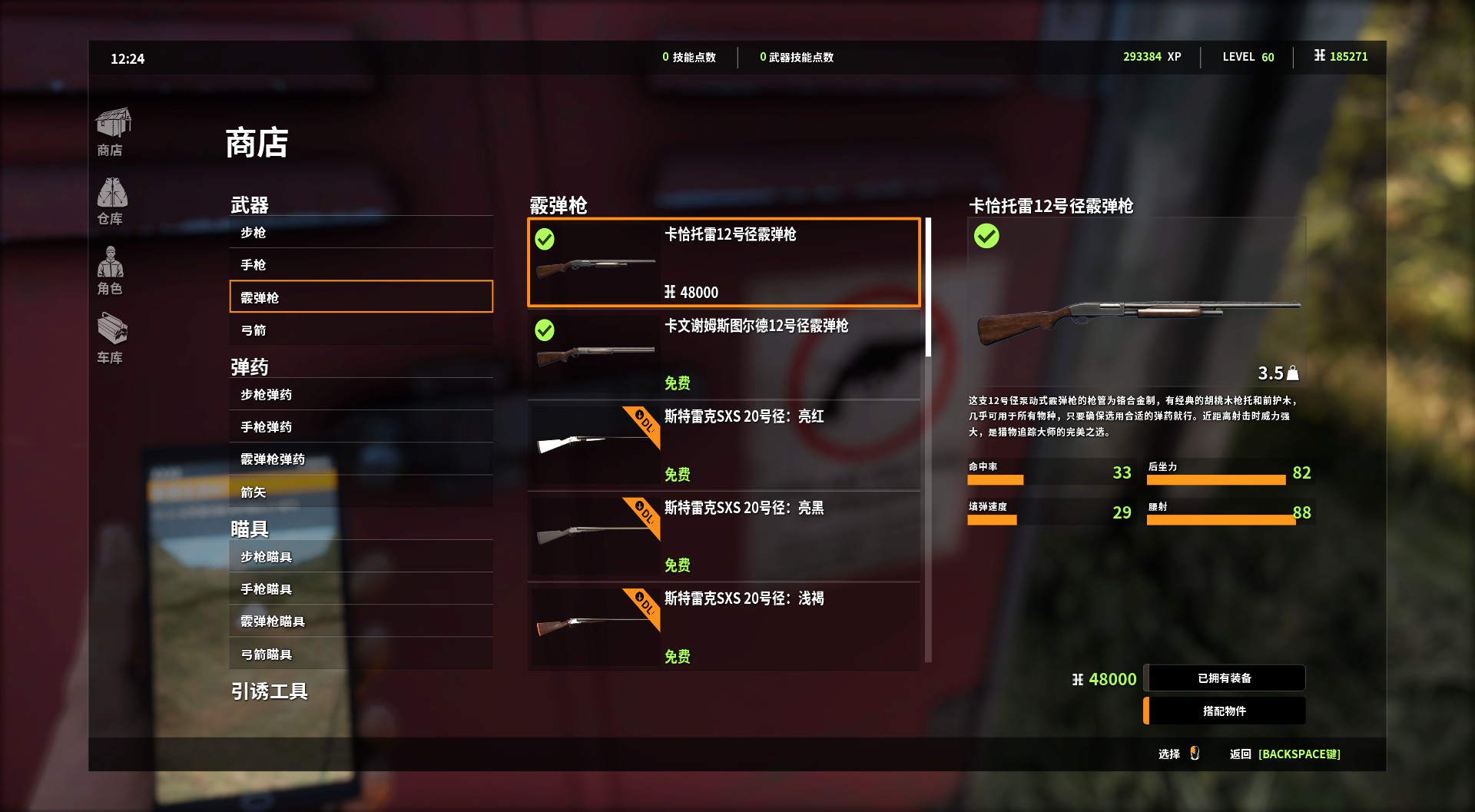The image size is (1475, 812).
Task: Click the green checkmark on 卡恰托雷12号径霰弹枪
Action: pyautogui.click(x=545, y=240)
